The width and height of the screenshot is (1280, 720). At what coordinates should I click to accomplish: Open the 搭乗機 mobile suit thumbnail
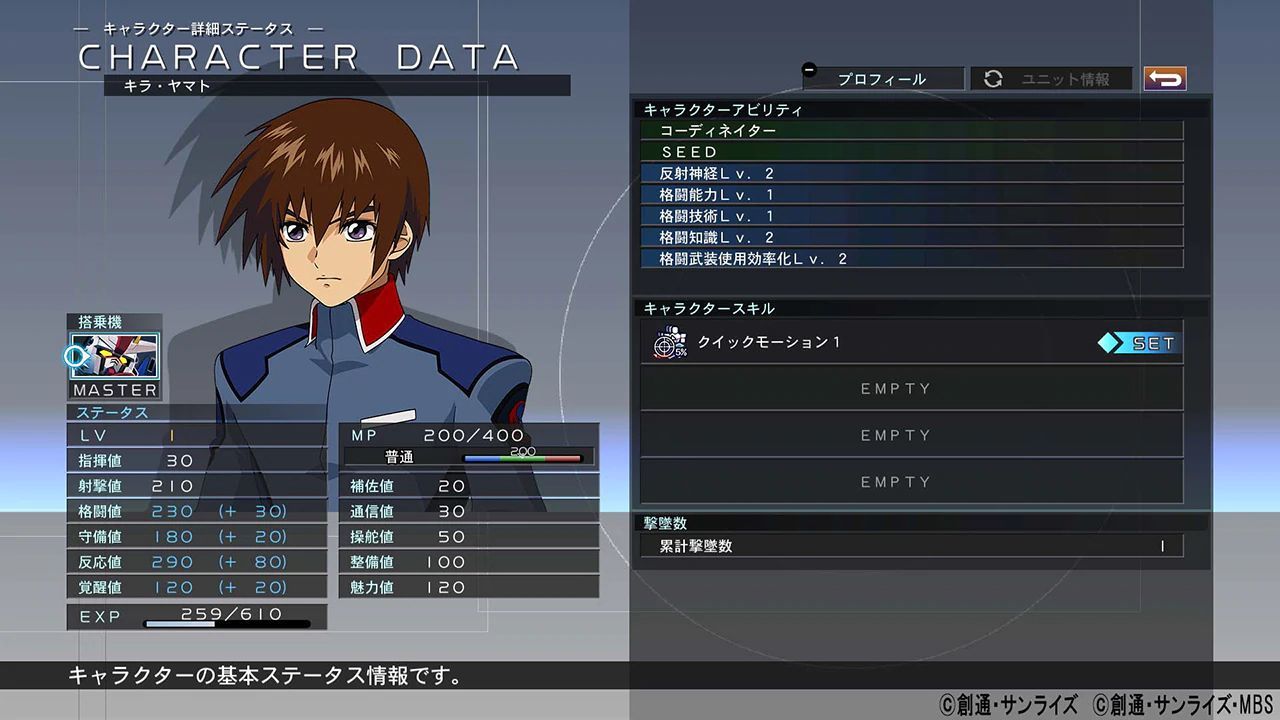113,357
